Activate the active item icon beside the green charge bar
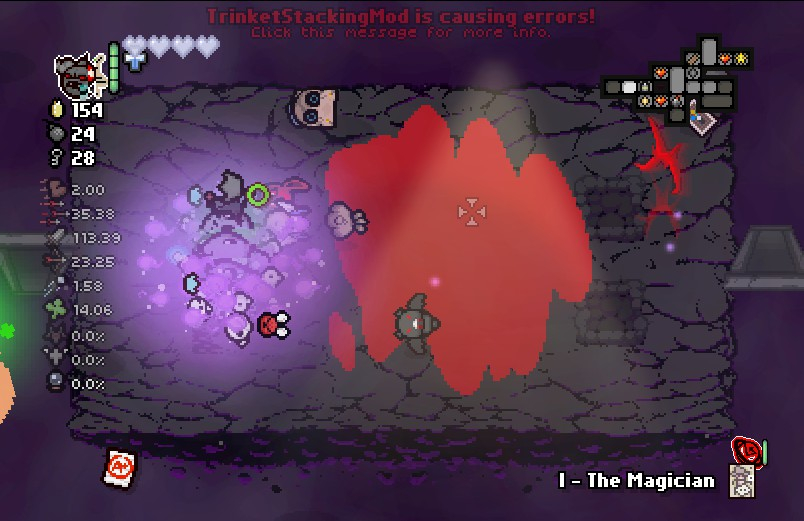This screenshot has width=804, height=521. click(79, 71)
